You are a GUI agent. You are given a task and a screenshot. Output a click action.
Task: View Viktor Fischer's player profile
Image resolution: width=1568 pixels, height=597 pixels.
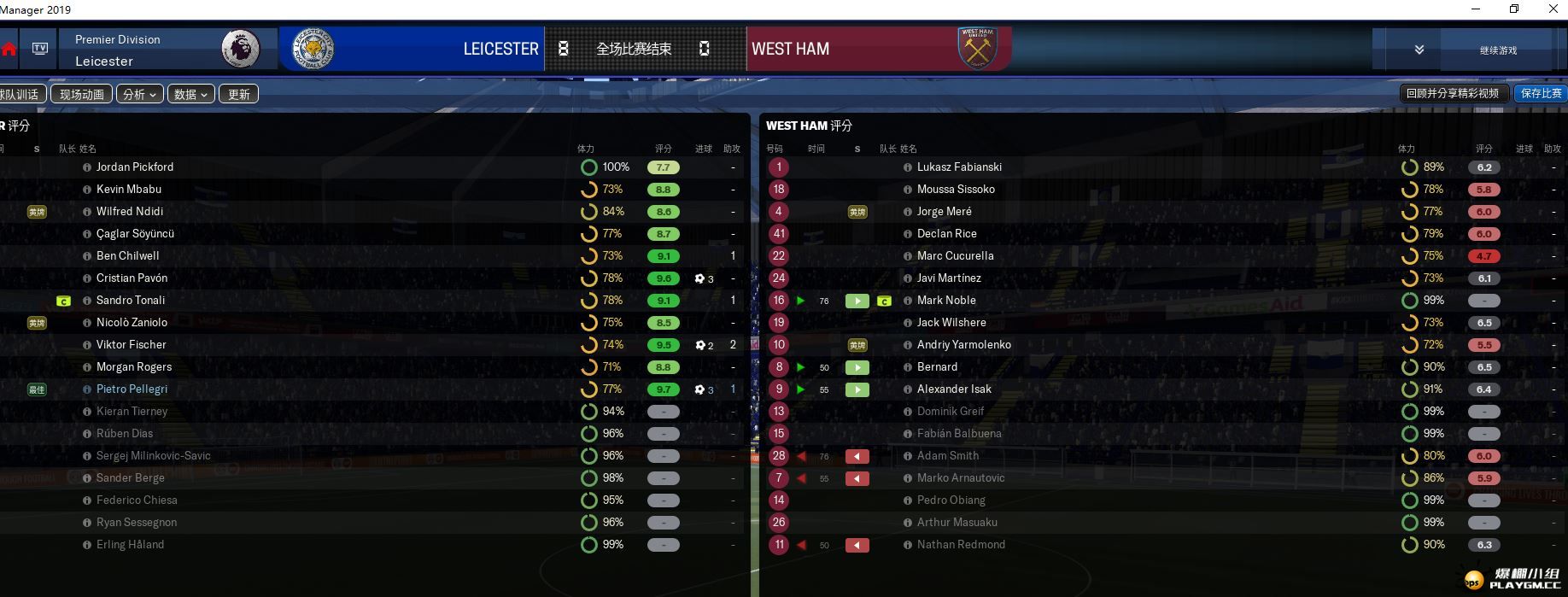pyautogui.click(x=131, y=344)
